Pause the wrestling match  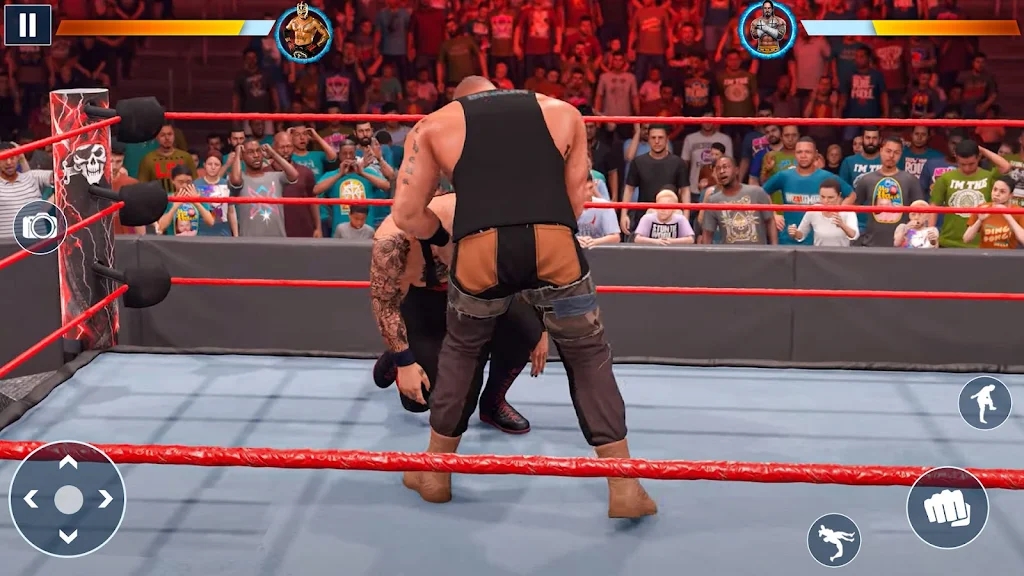tap(27, 25)
